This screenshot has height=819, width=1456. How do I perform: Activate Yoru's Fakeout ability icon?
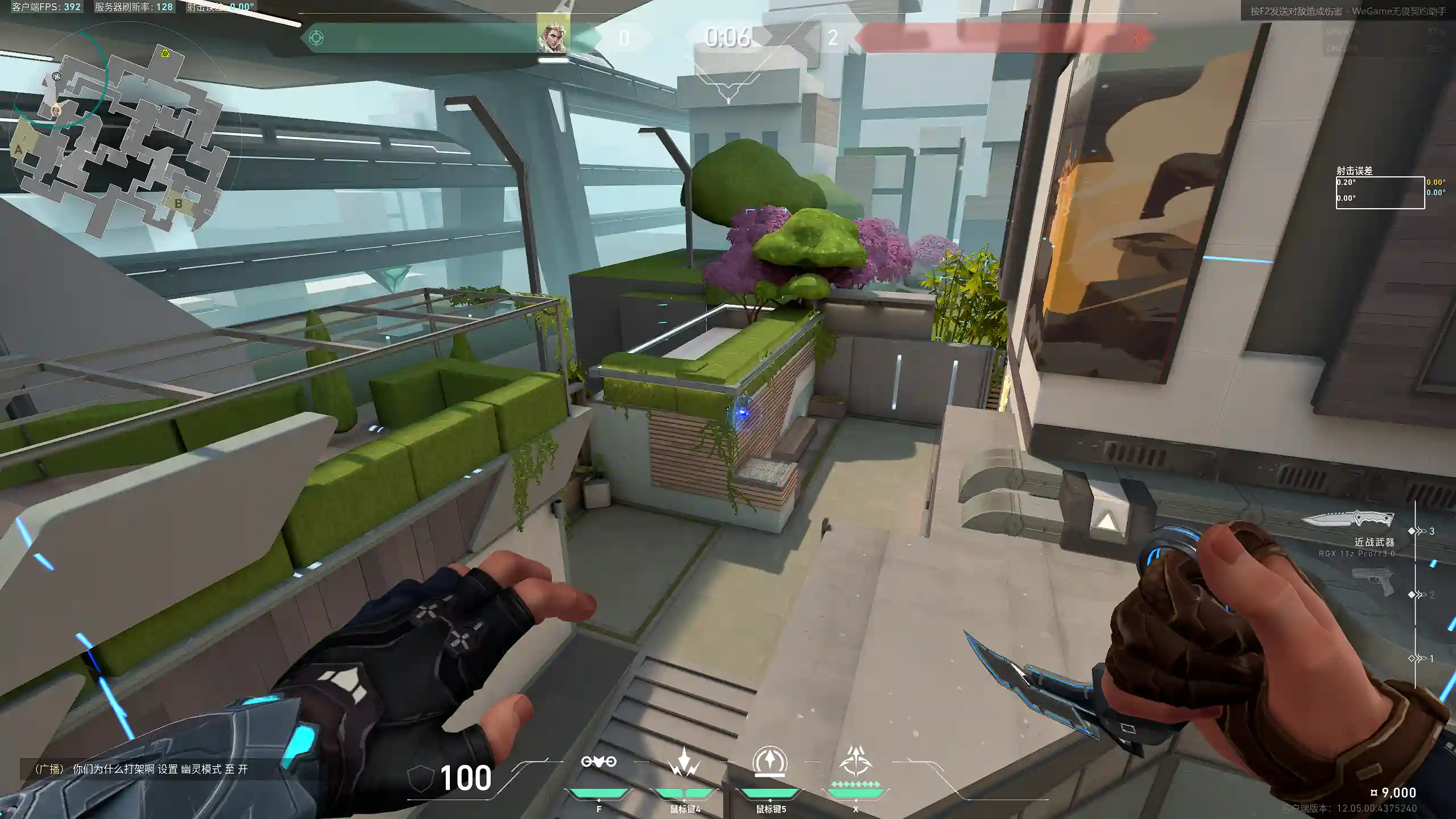(598, 762)
